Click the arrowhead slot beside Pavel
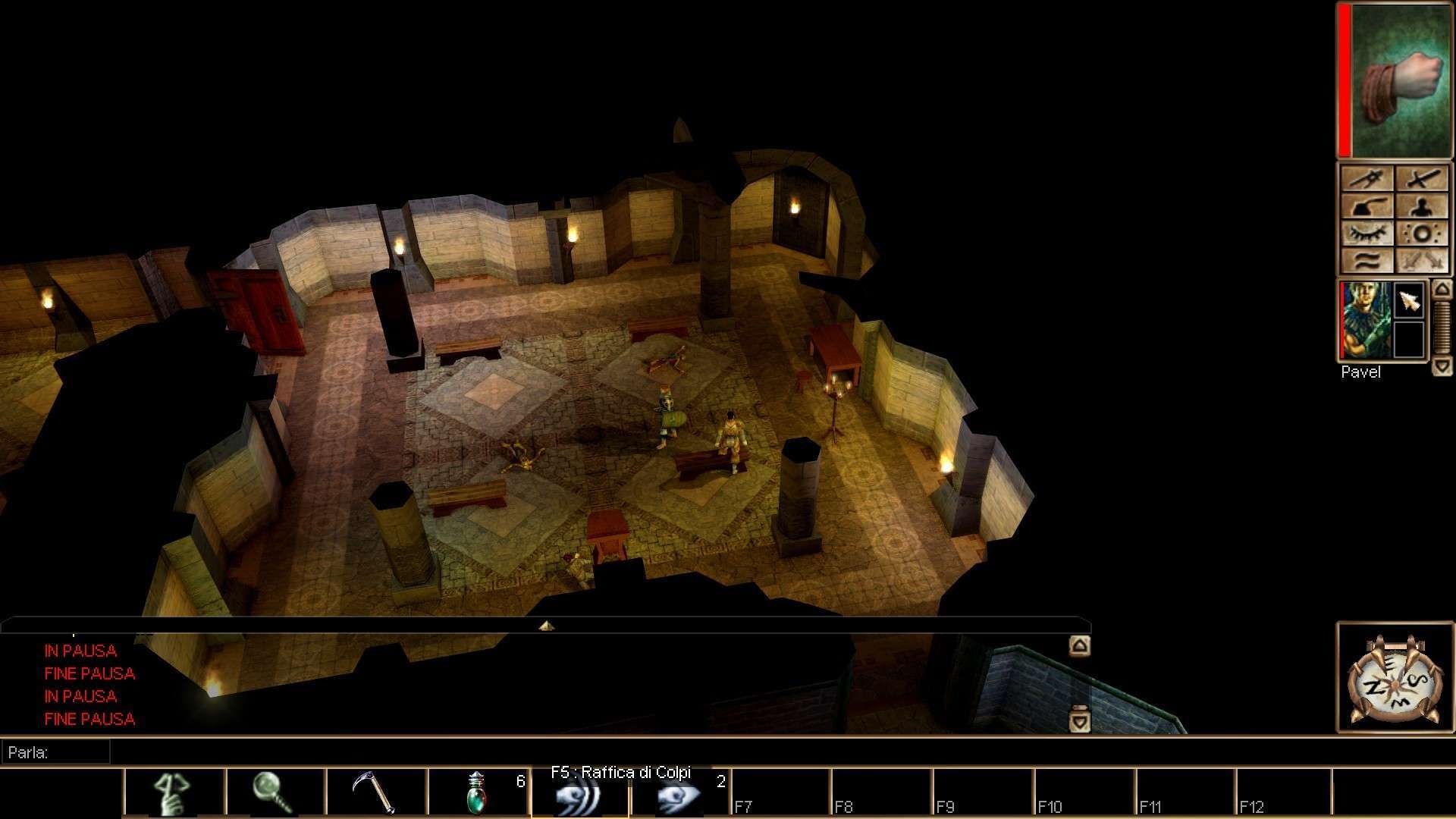The height and width of the screenshot is (819, 1456). [1410, 301]
